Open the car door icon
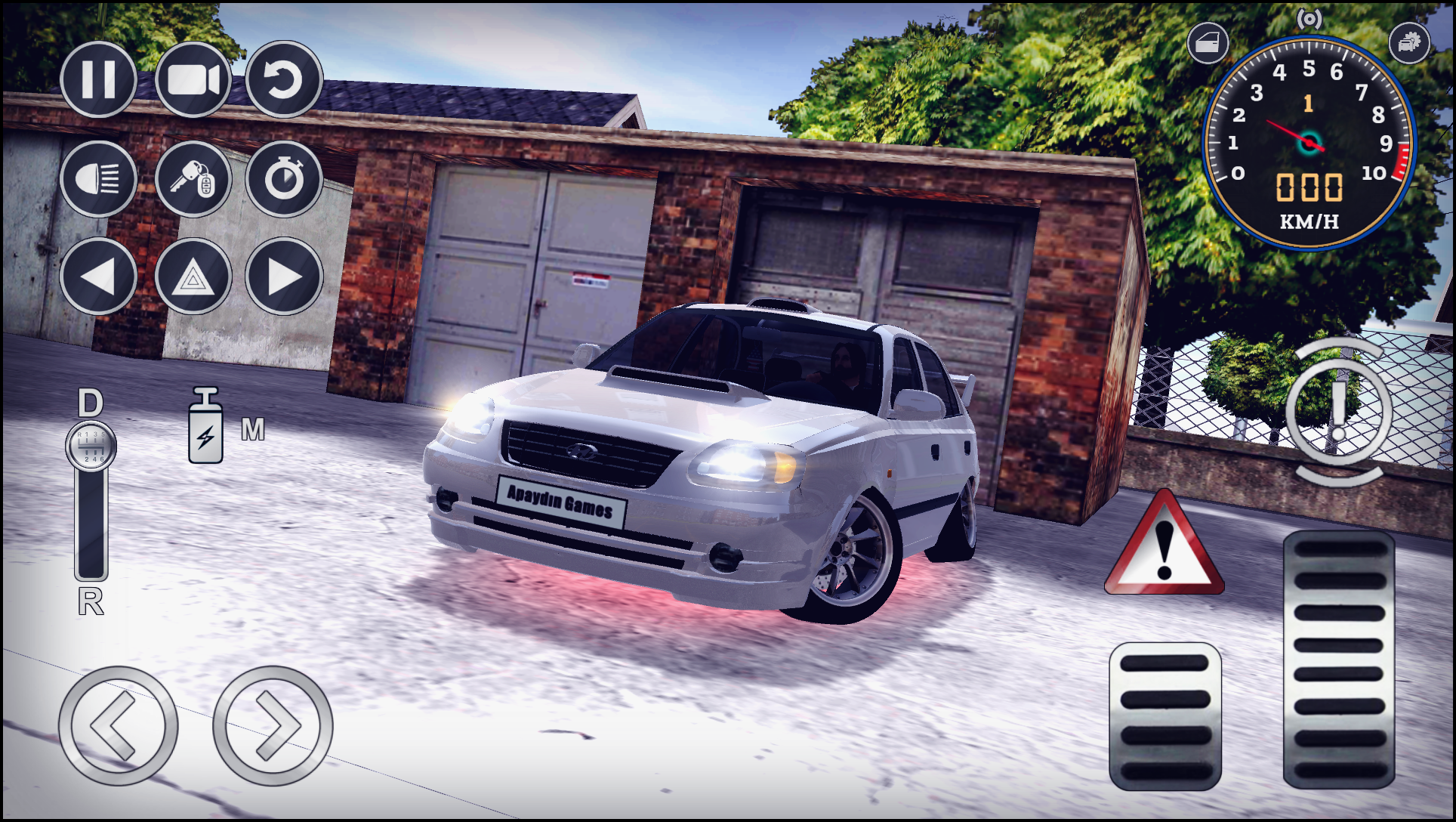 click(x=1208, y=43)
